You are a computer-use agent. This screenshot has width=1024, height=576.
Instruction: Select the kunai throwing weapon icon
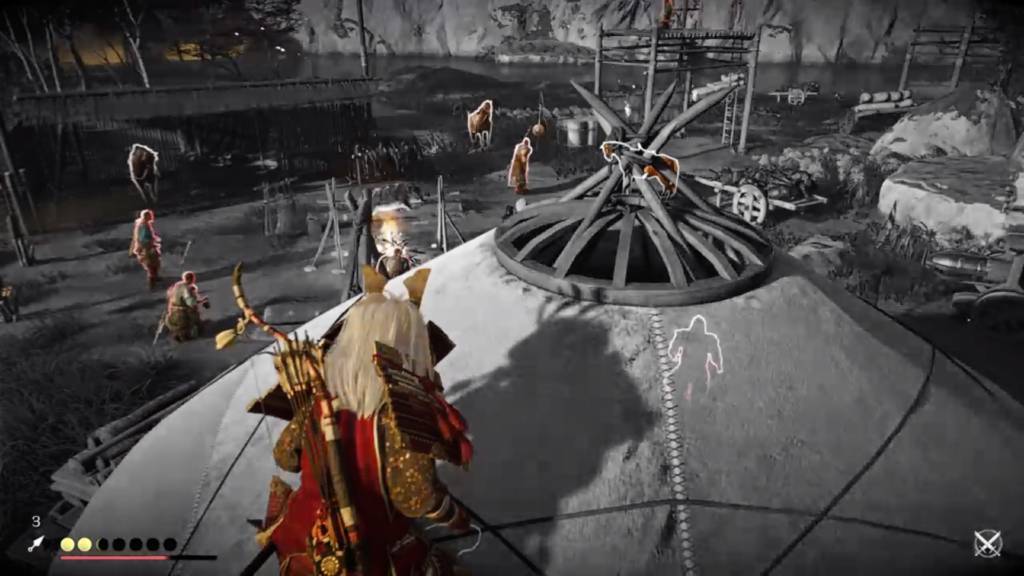tap(37, 544)
